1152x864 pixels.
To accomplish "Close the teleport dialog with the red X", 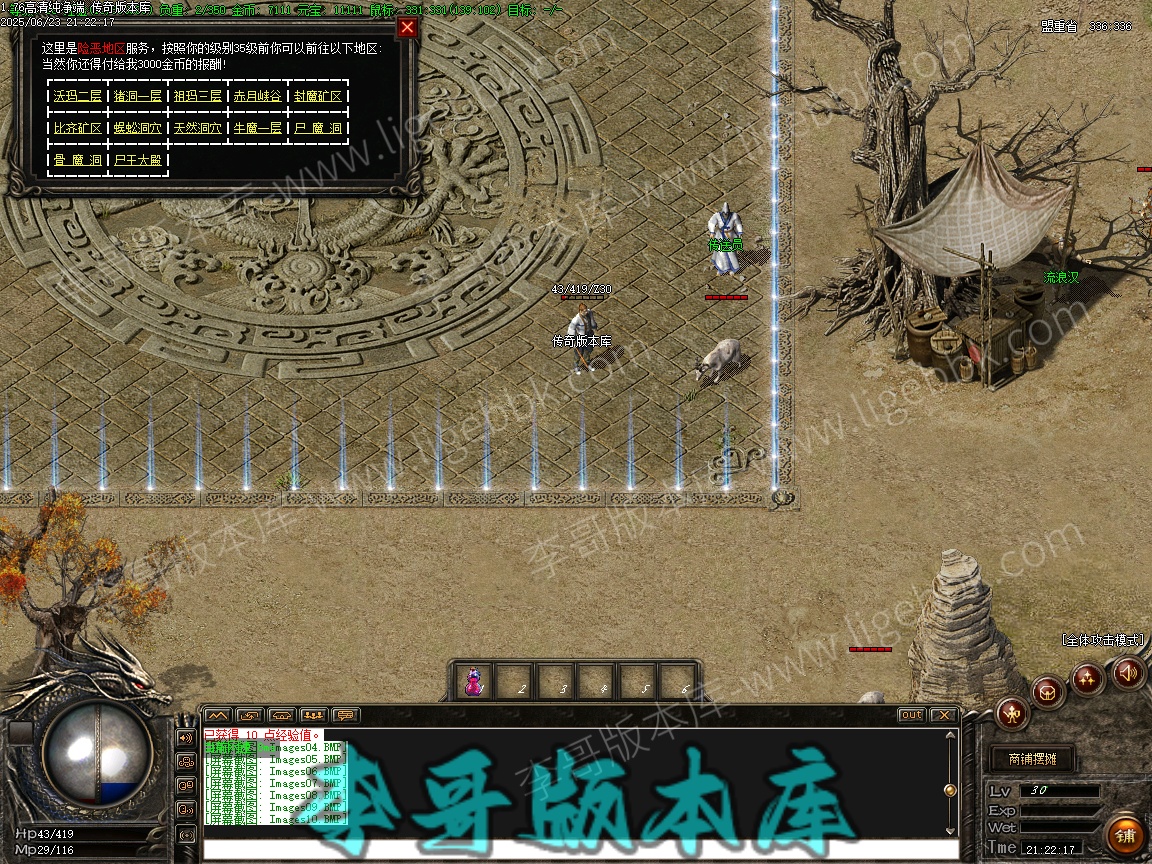I will pos(407,28).
